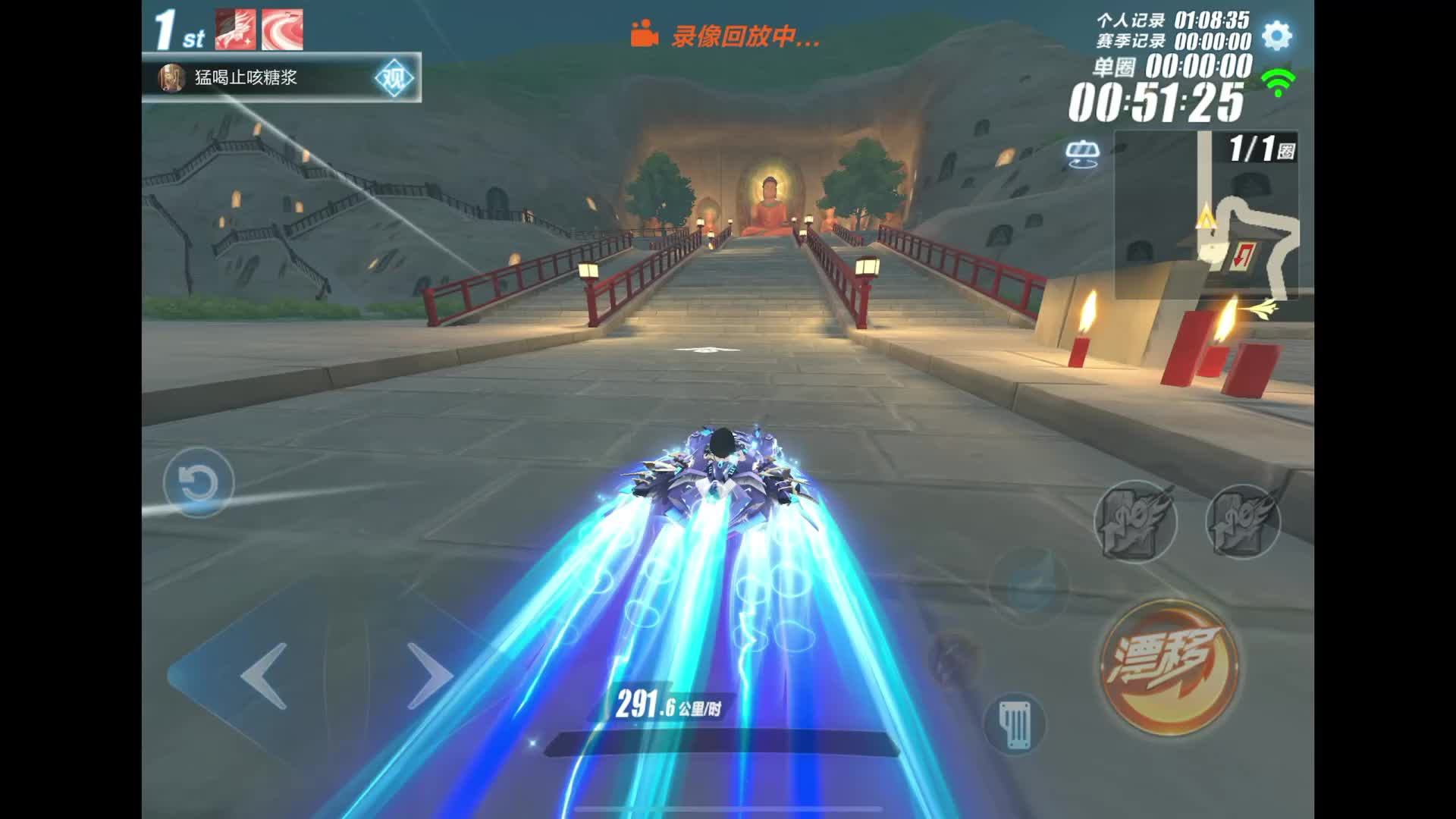Open the track minimap

tap(1207, 216)
